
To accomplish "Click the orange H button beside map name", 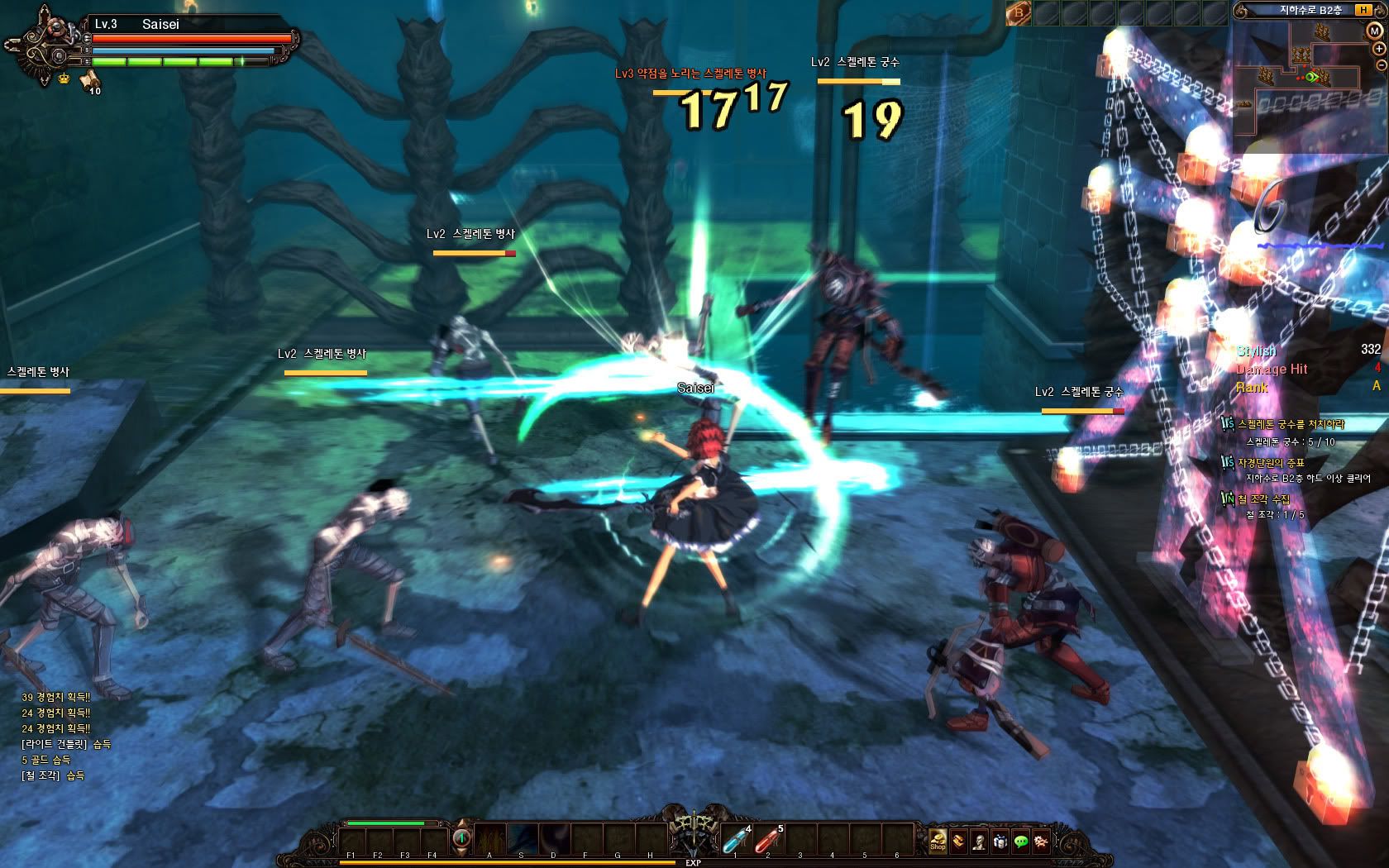I will (x=1363, y=10).
